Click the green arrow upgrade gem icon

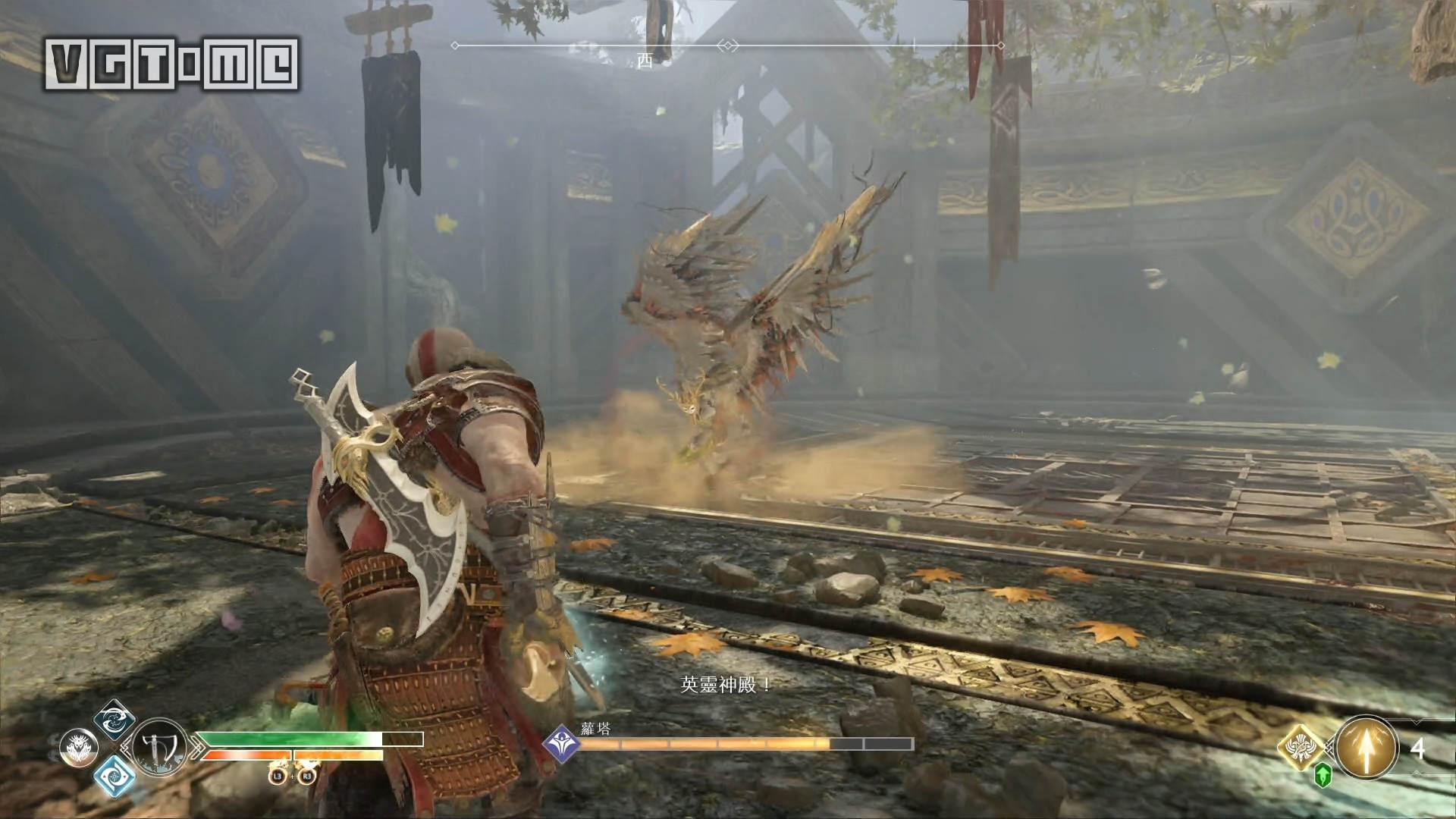[1324, 775]
